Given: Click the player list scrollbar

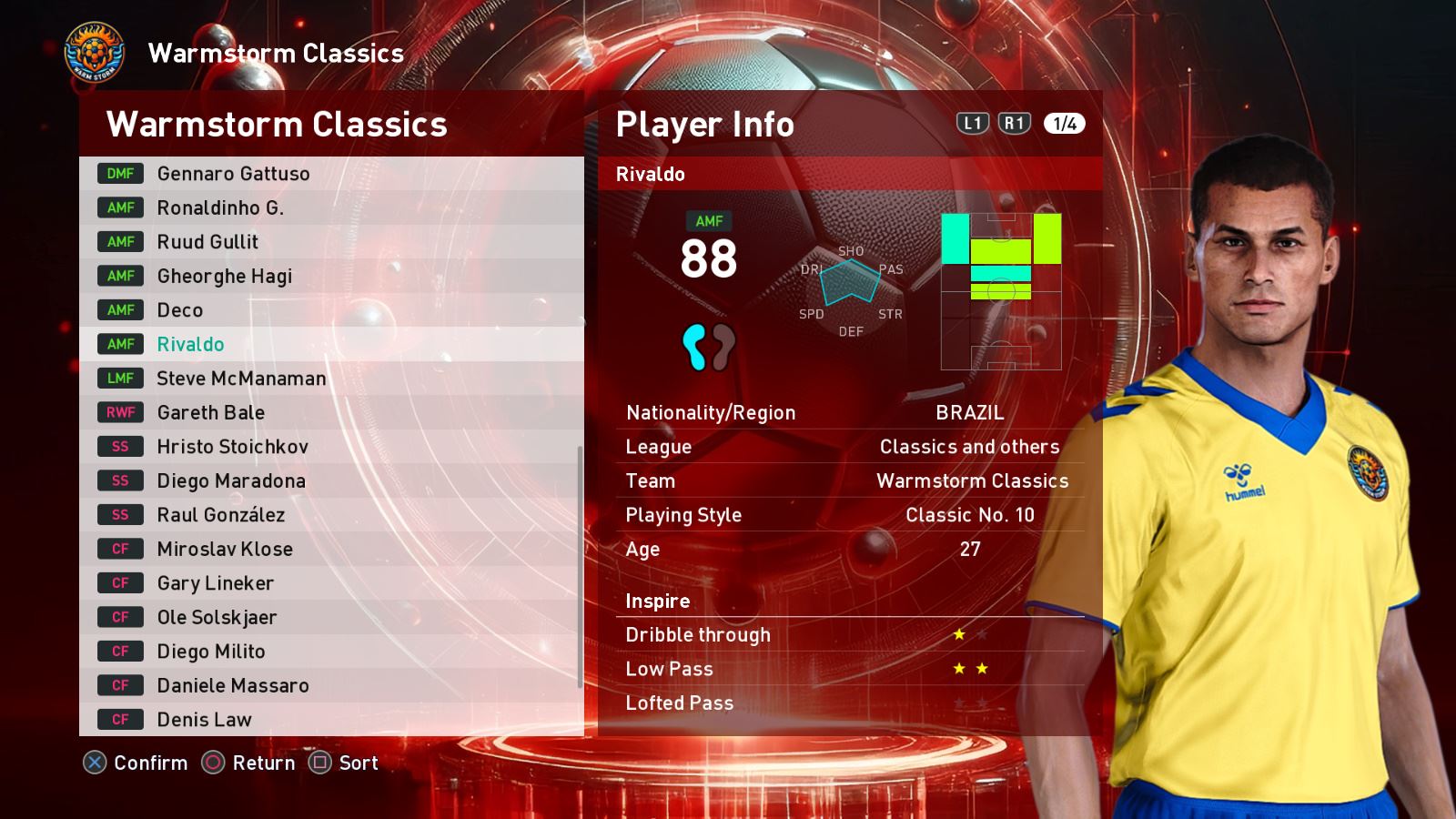Looking at the screenshot, I should click(580, 566).
